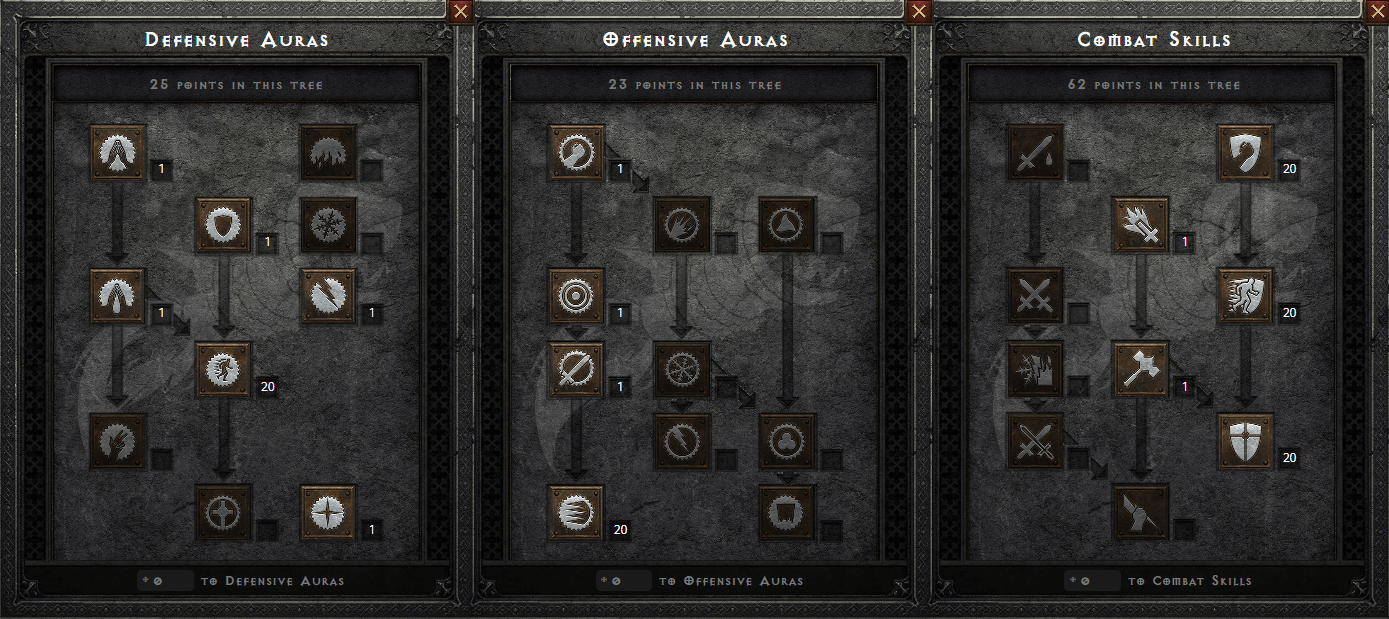The height and width of the screenshot is (619, 1389).
Task: Click the Blessed Hammer skill
Action: 1141,369
